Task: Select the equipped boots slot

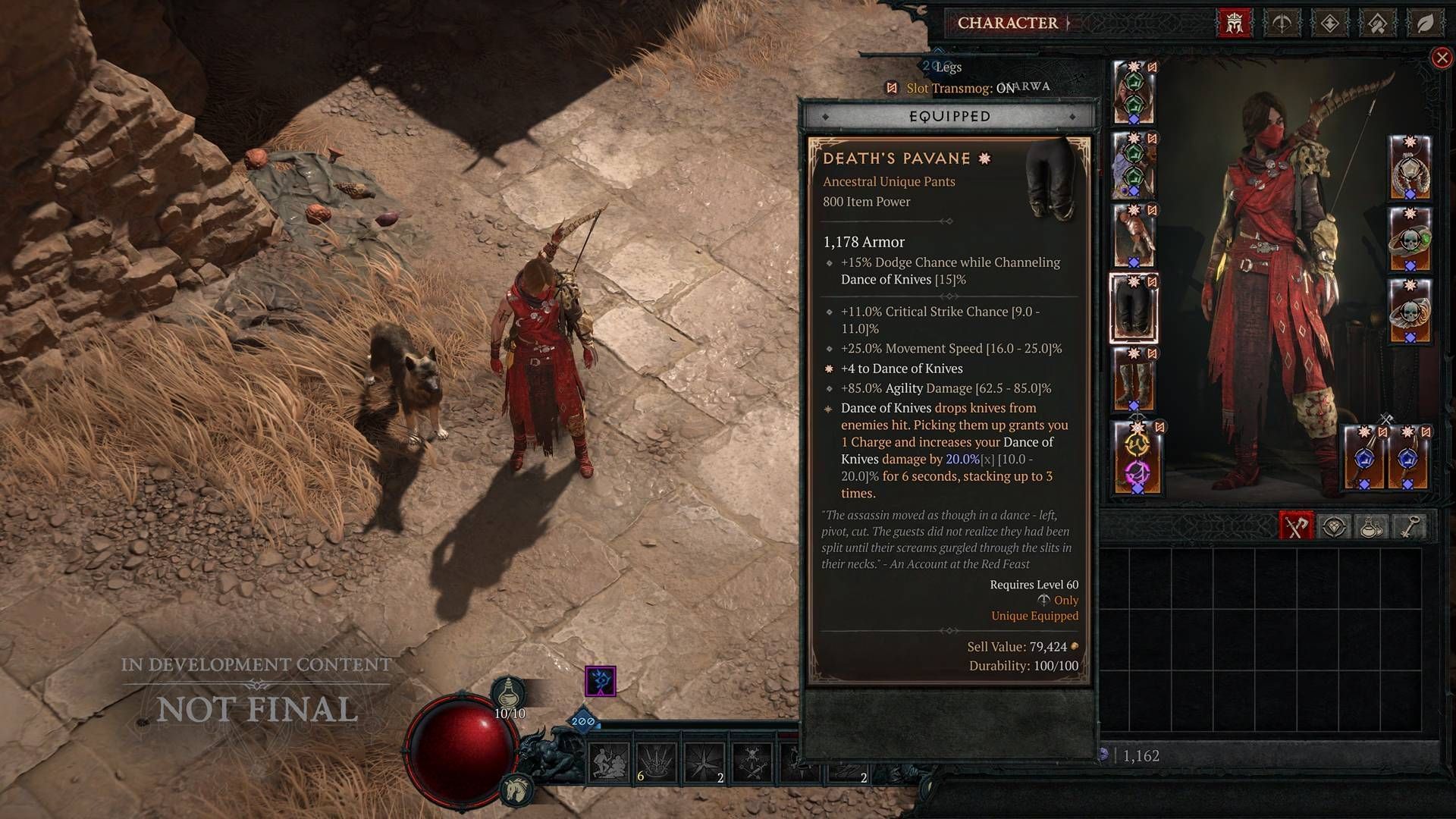Action: click(1134, 378)
